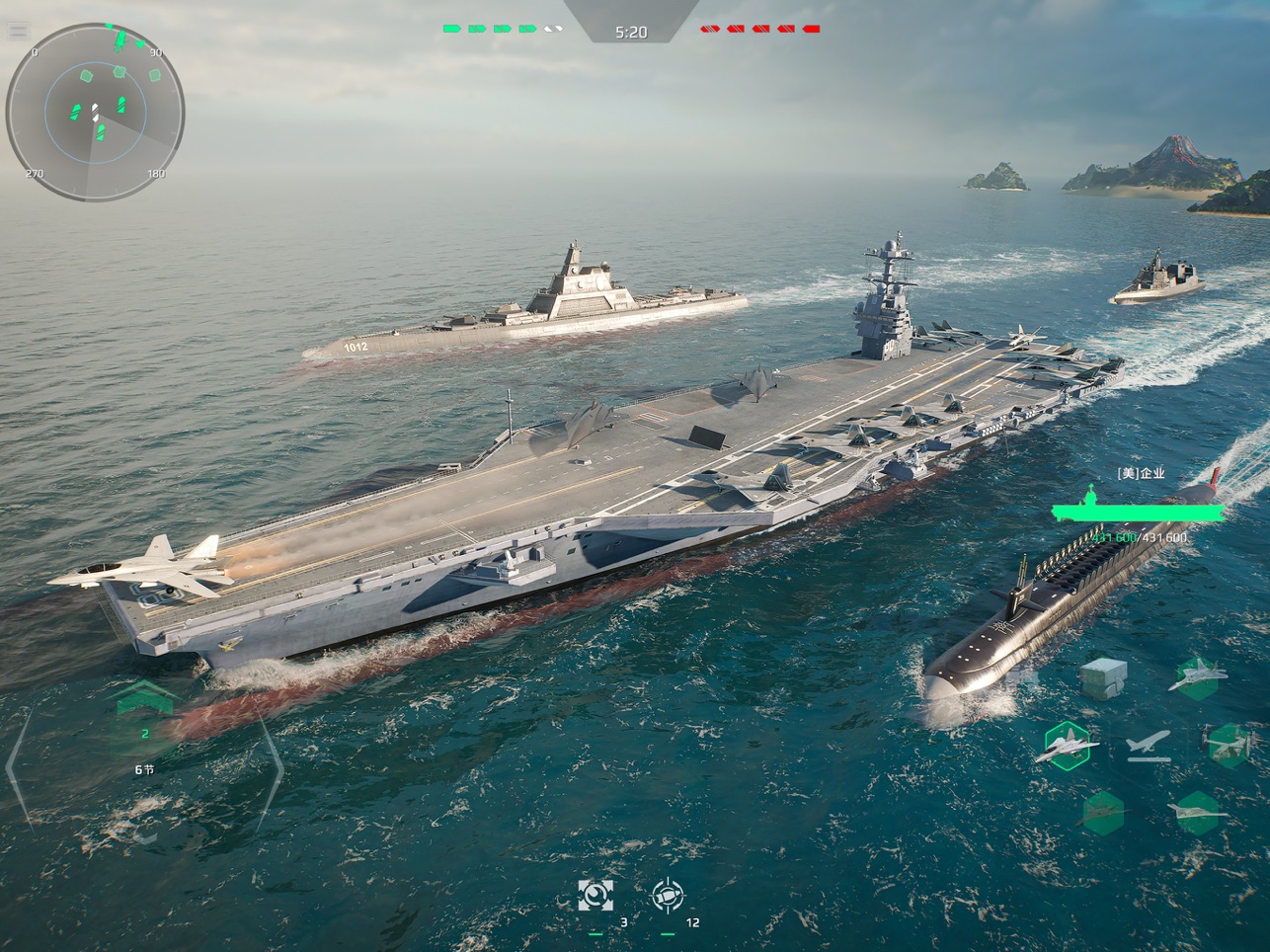Select the flying-wing drone hexagon
1270x952 pixels.
tap(1197, 813)
